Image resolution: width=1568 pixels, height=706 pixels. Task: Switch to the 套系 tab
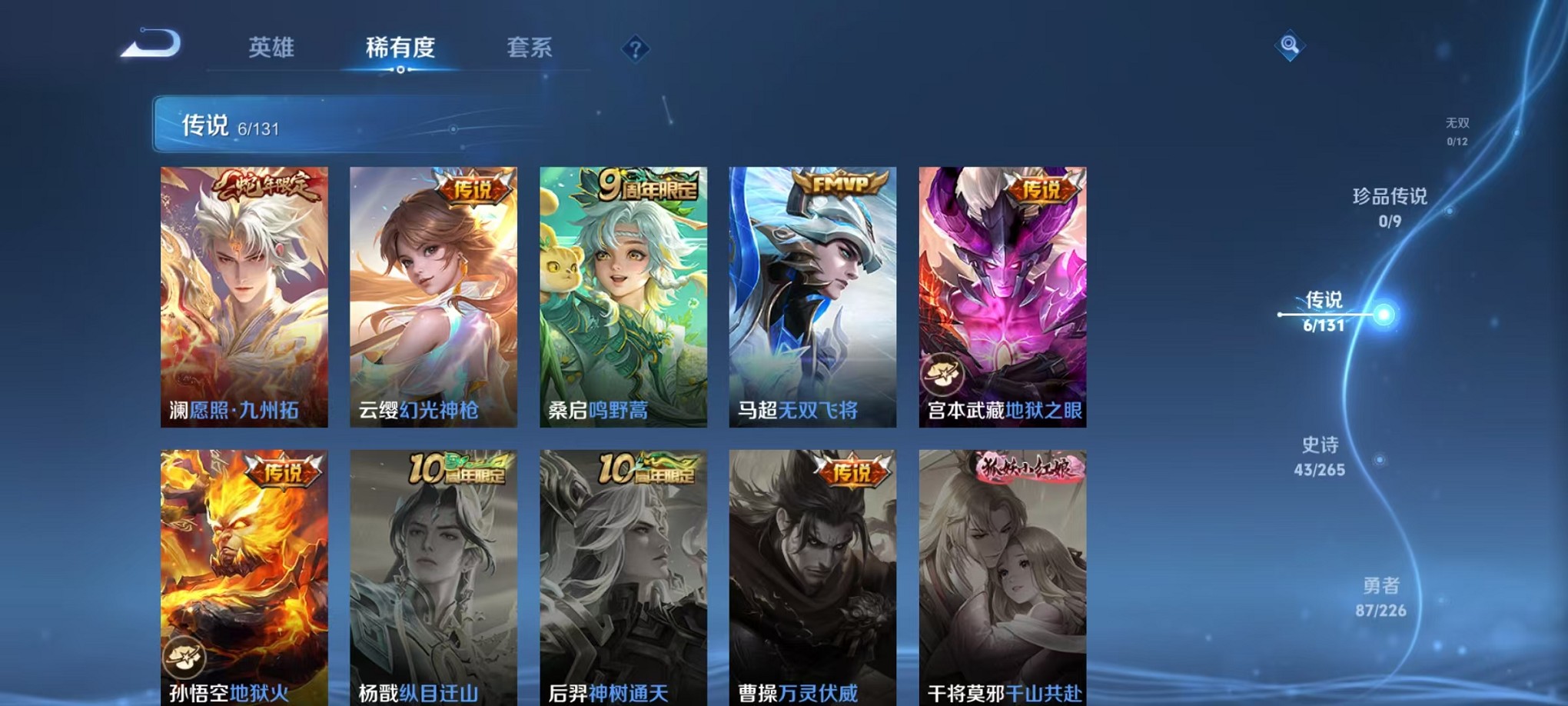tap(530, 48)
